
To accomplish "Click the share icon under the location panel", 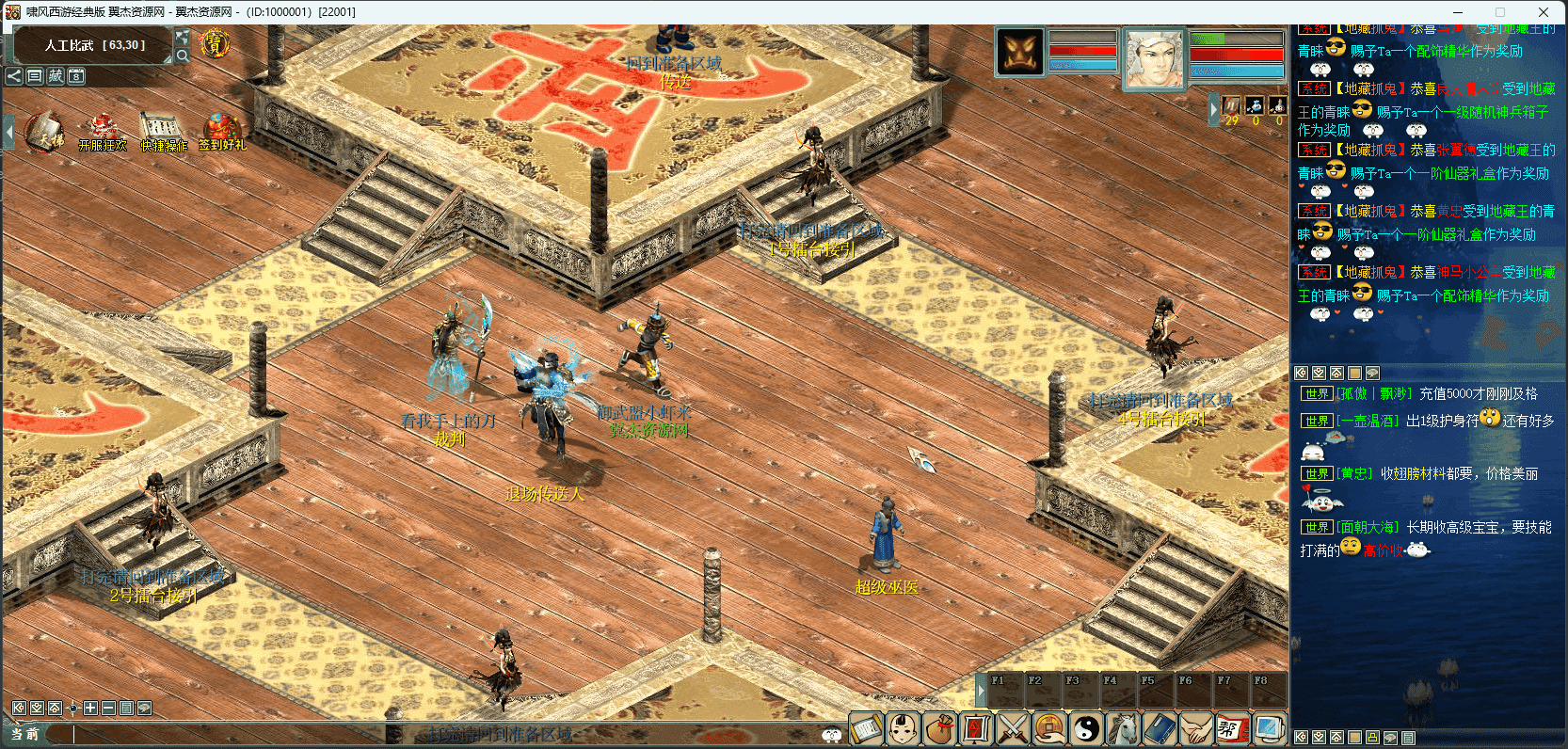I will pos(14,76).
